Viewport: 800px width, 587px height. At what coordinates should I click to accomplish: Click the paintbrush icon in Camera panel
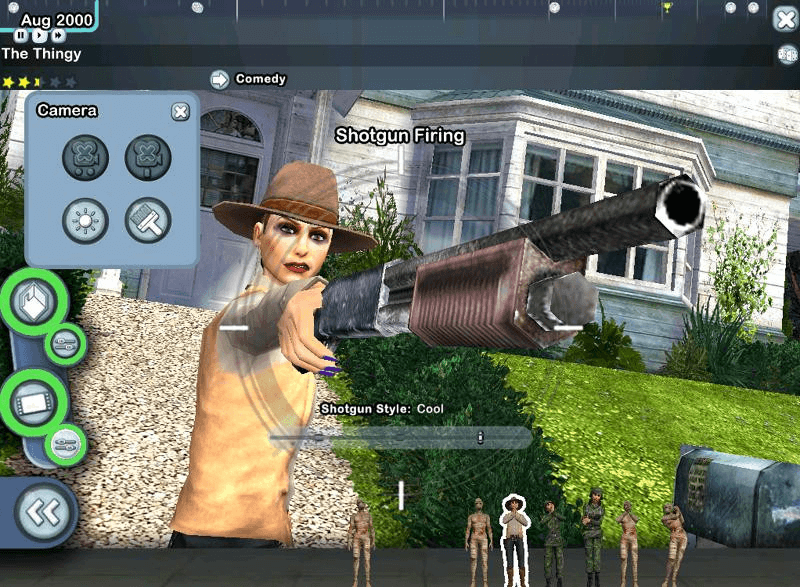[148, 220]
